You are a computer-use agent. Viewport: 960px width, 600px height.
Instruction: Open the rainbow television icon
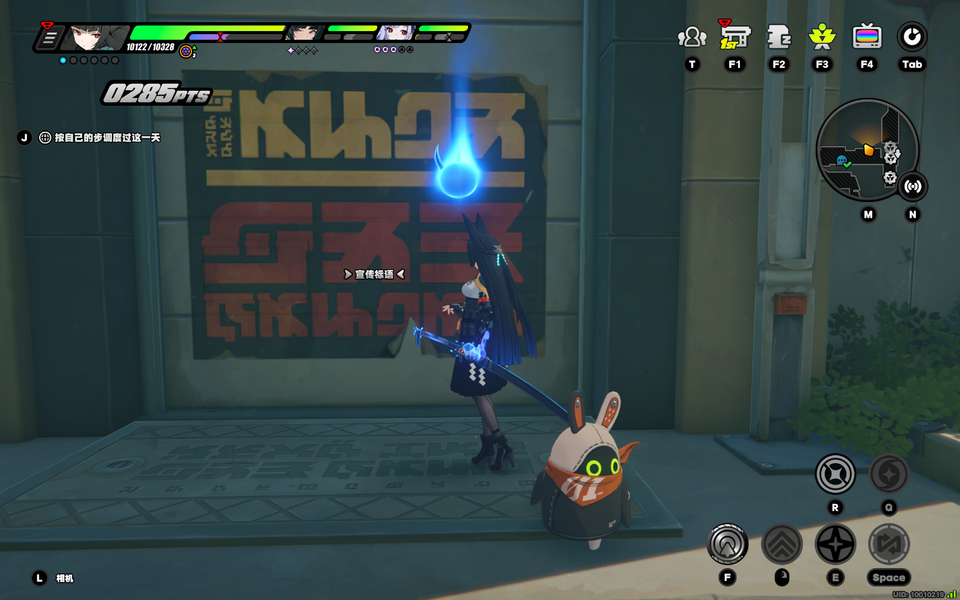coord(867,38)
